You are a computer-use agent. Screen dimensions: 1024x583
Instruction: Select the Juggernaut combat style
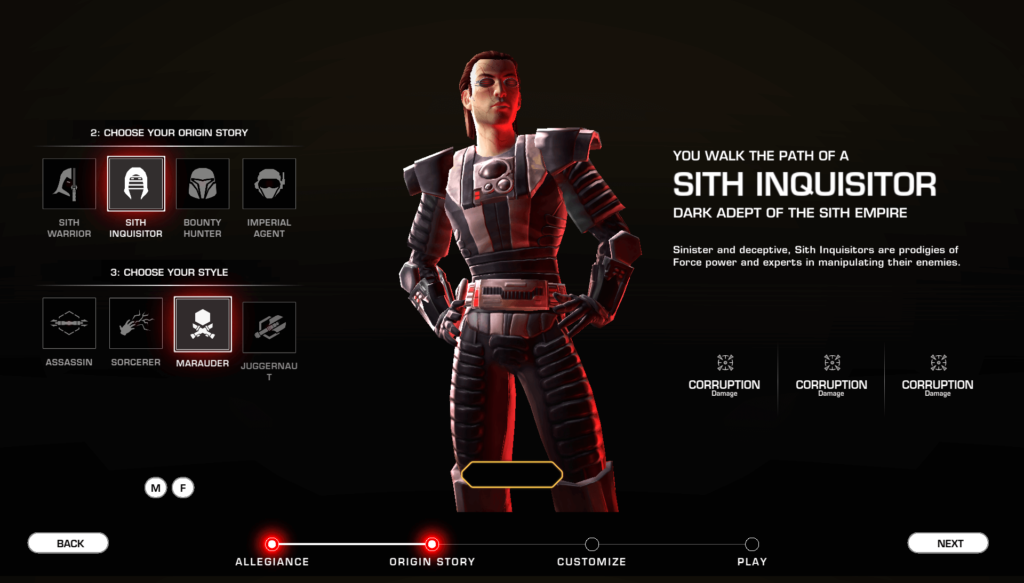[269, 327]
